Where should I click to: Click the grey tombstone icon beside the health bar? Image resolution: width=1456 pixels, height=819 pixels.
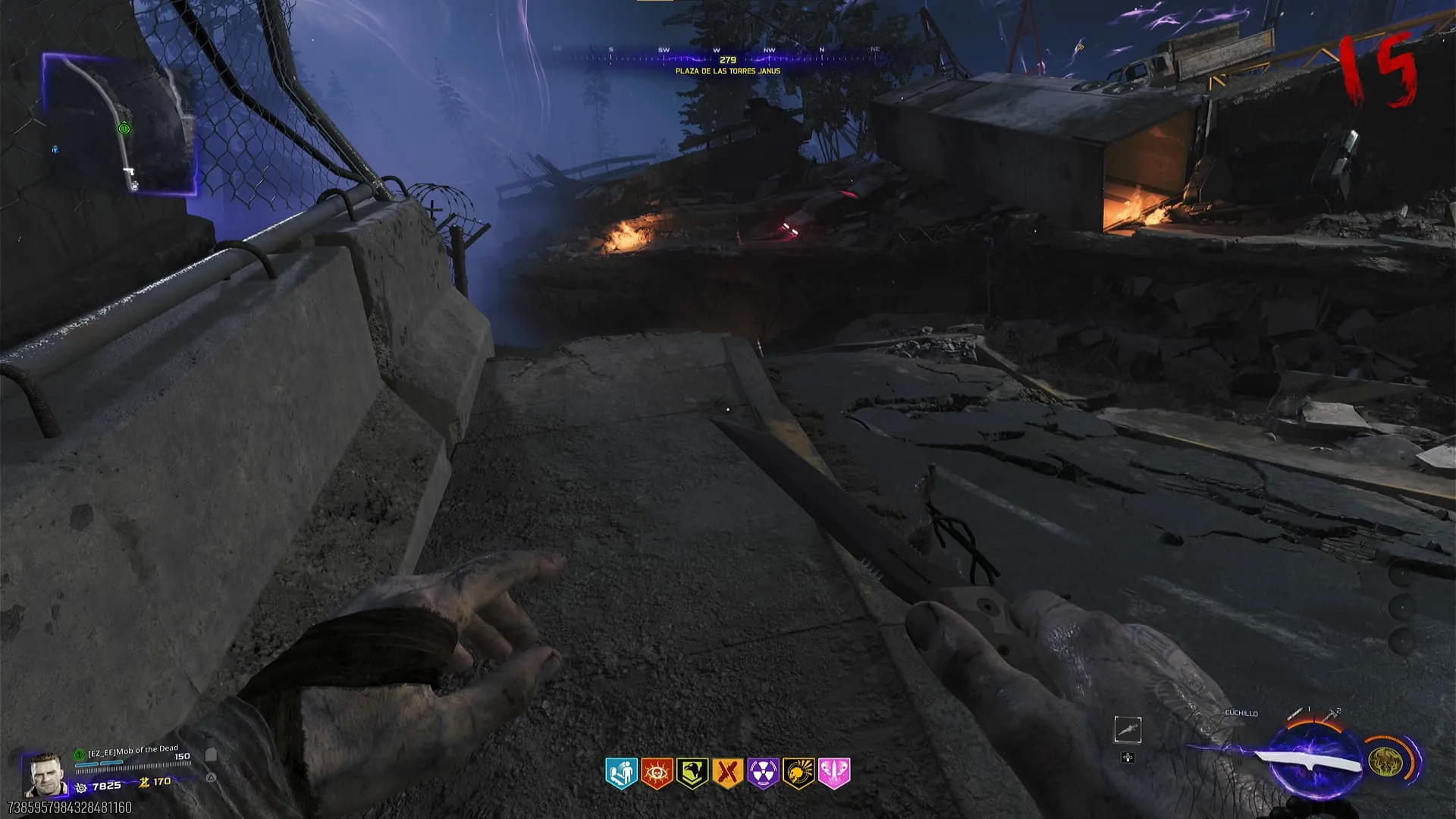click(212, 755)
